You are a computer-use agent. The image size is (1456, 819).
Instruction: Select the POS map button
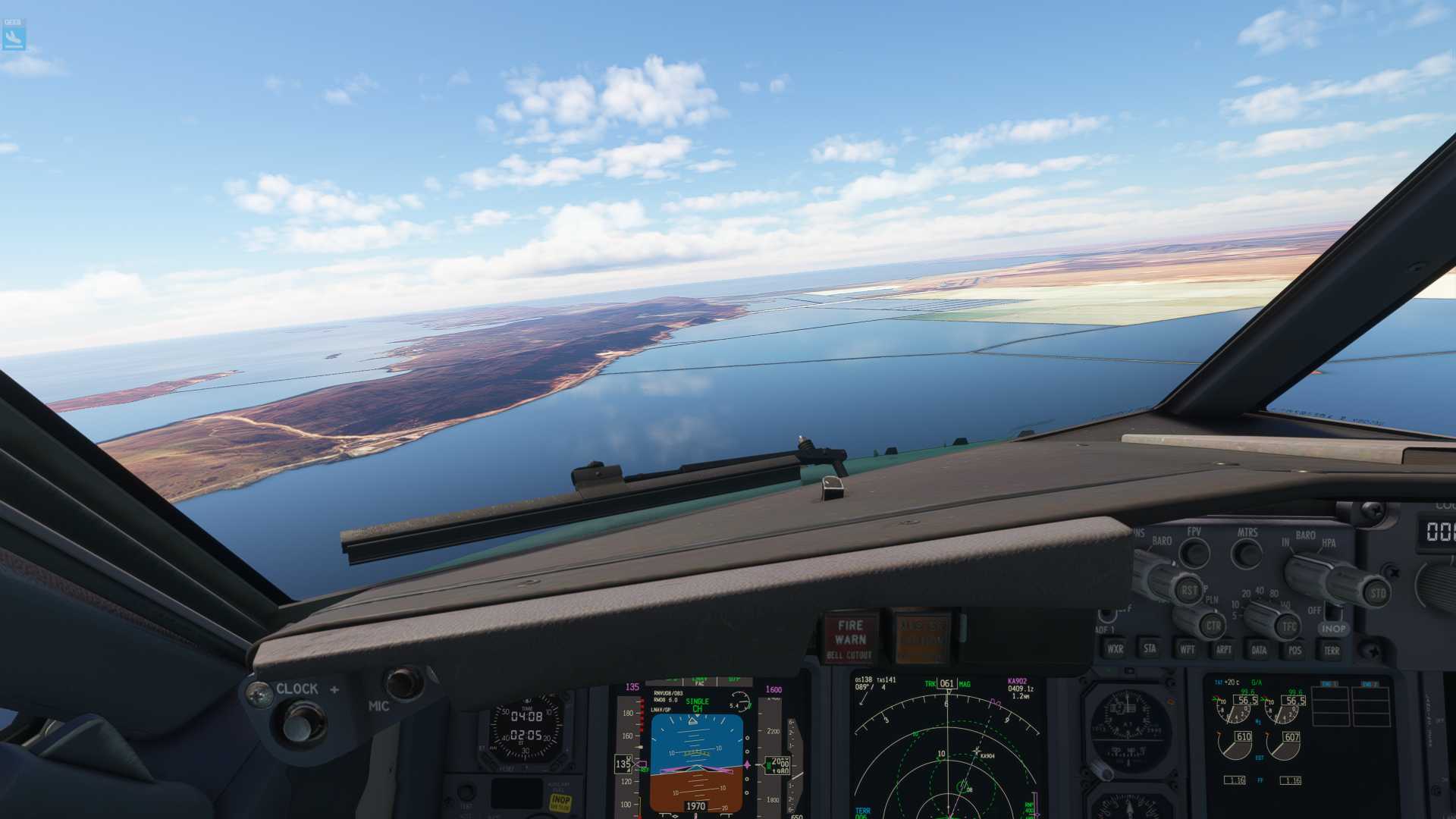point(1294,650)
